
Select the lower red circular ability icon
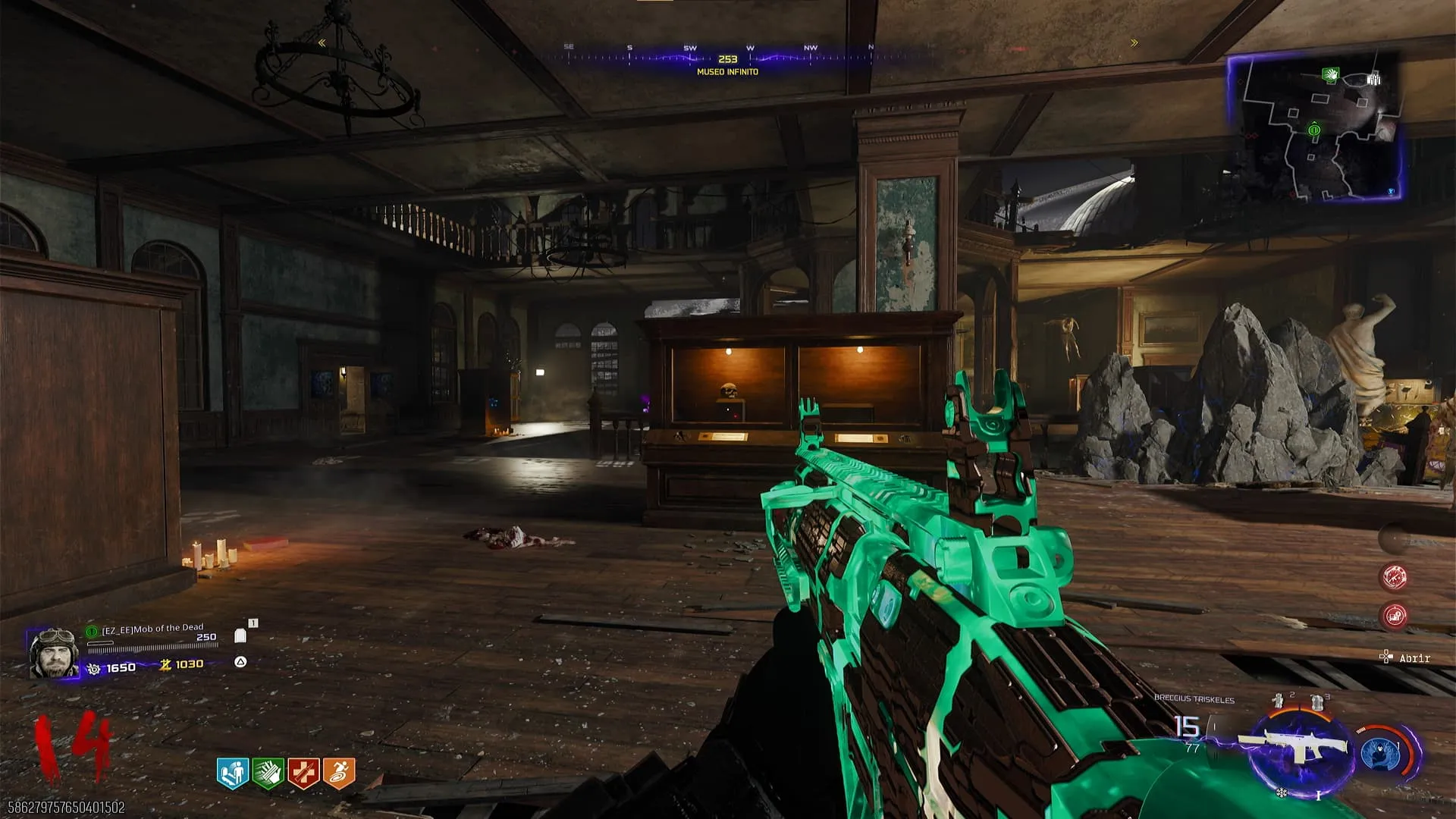tap(1394, 615)
